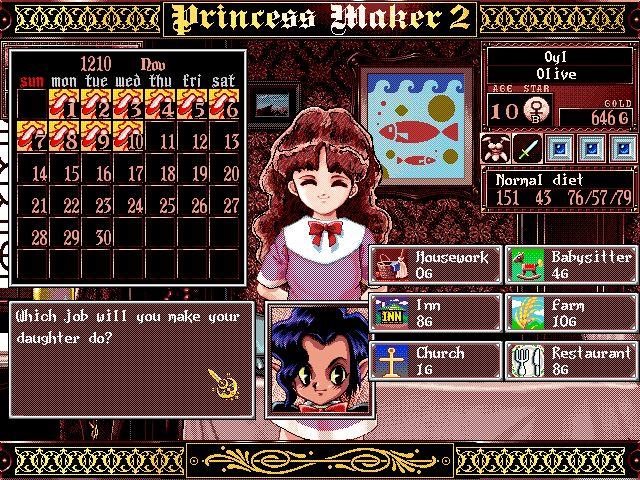Viewport: 640px width, 480px height.
Task: Choose the Church job
Action: click(434, 361)
